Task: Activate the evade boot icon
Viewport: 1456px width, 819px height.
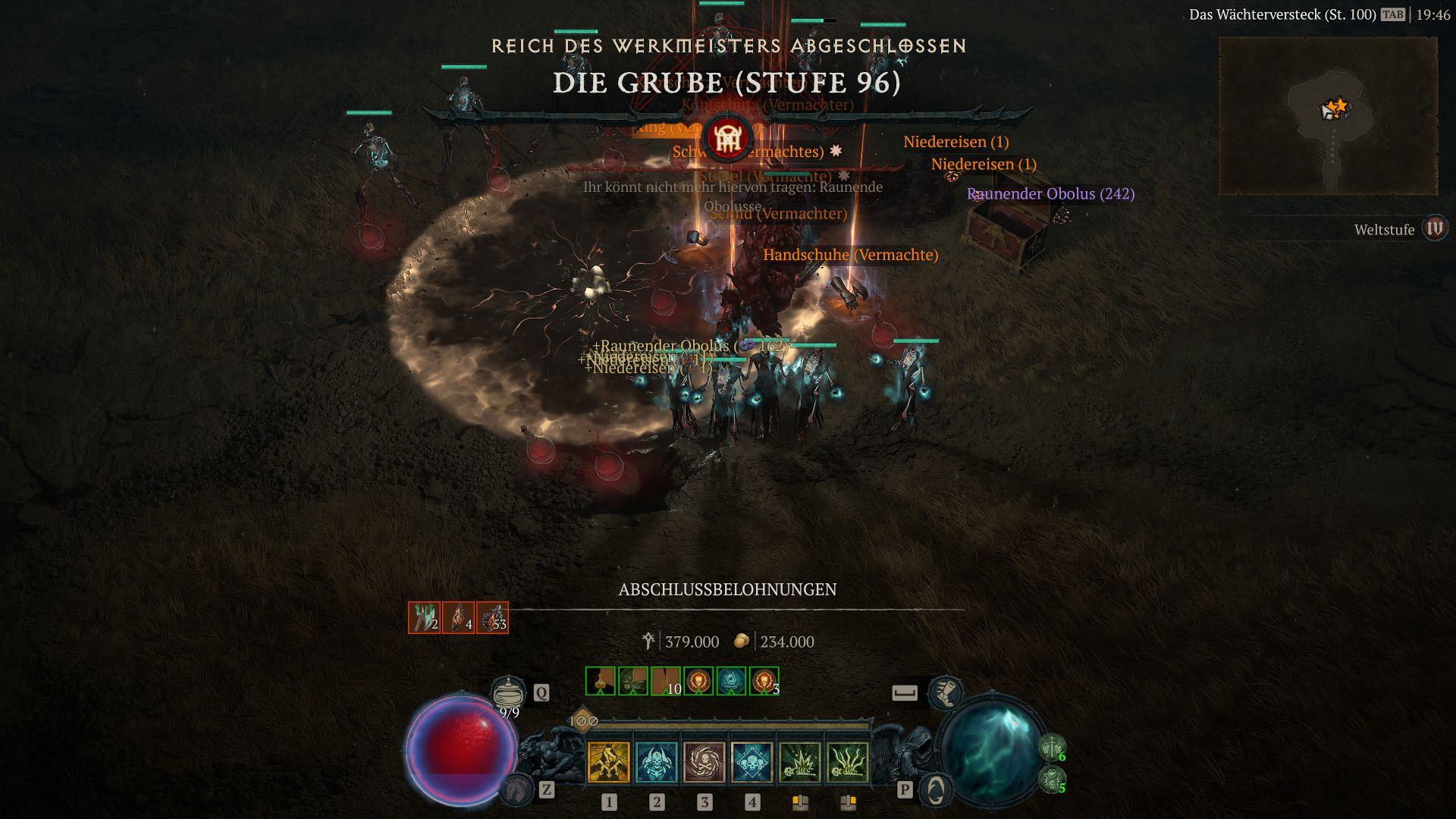Action: click(x=946, y=692)
